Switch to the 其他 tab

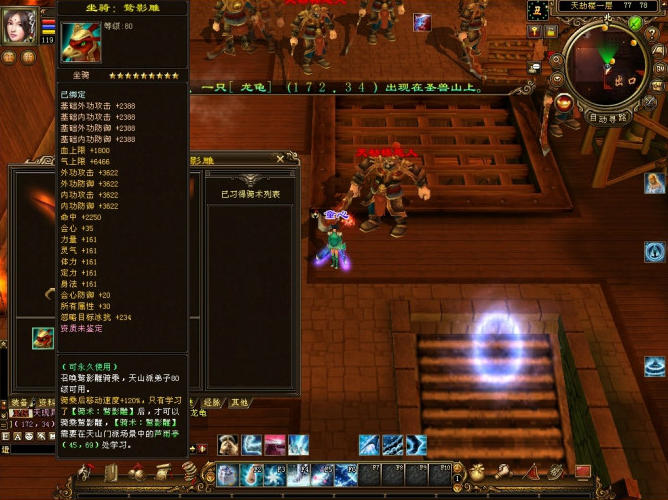(x=239, y=402)
